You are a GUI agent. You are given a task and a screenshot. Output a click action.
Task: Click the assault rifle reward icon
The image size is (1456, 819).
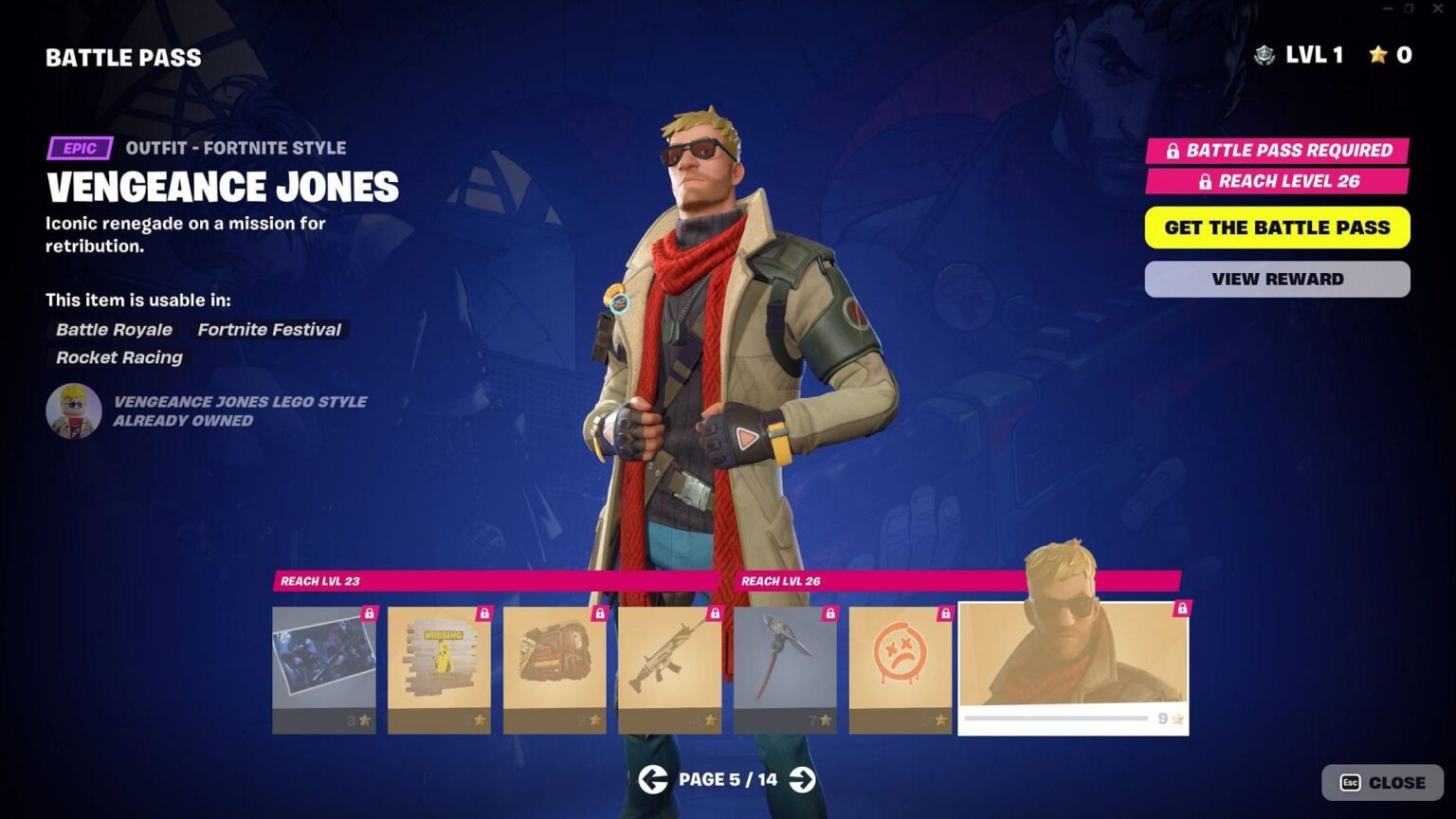click(669, 664)
